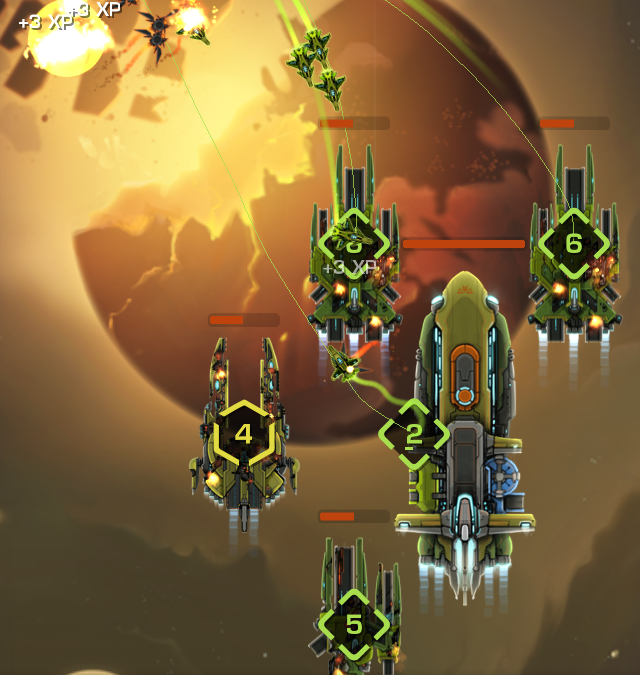Select the large ship's diamond marker 2
Image resolution: width=640 pixels, height=675 pixels.
tap(413, 434)
